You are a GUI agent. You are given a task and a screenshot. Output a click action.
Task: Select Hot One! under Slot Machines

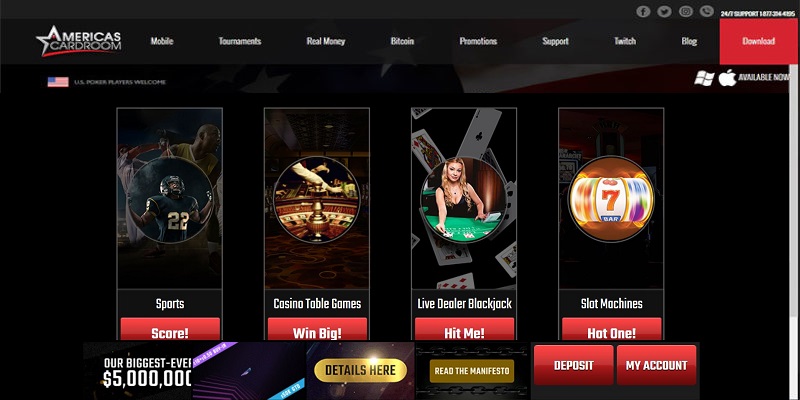(x=611, y=331)
